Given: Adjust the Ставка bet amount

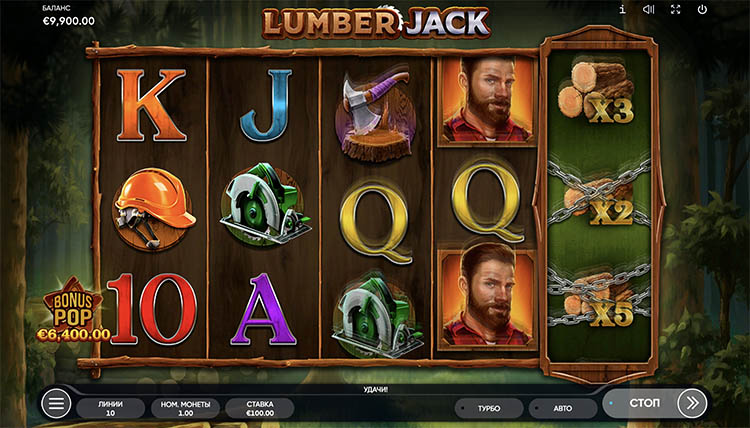Looking at the screenshot, I should tap(259, 407).
